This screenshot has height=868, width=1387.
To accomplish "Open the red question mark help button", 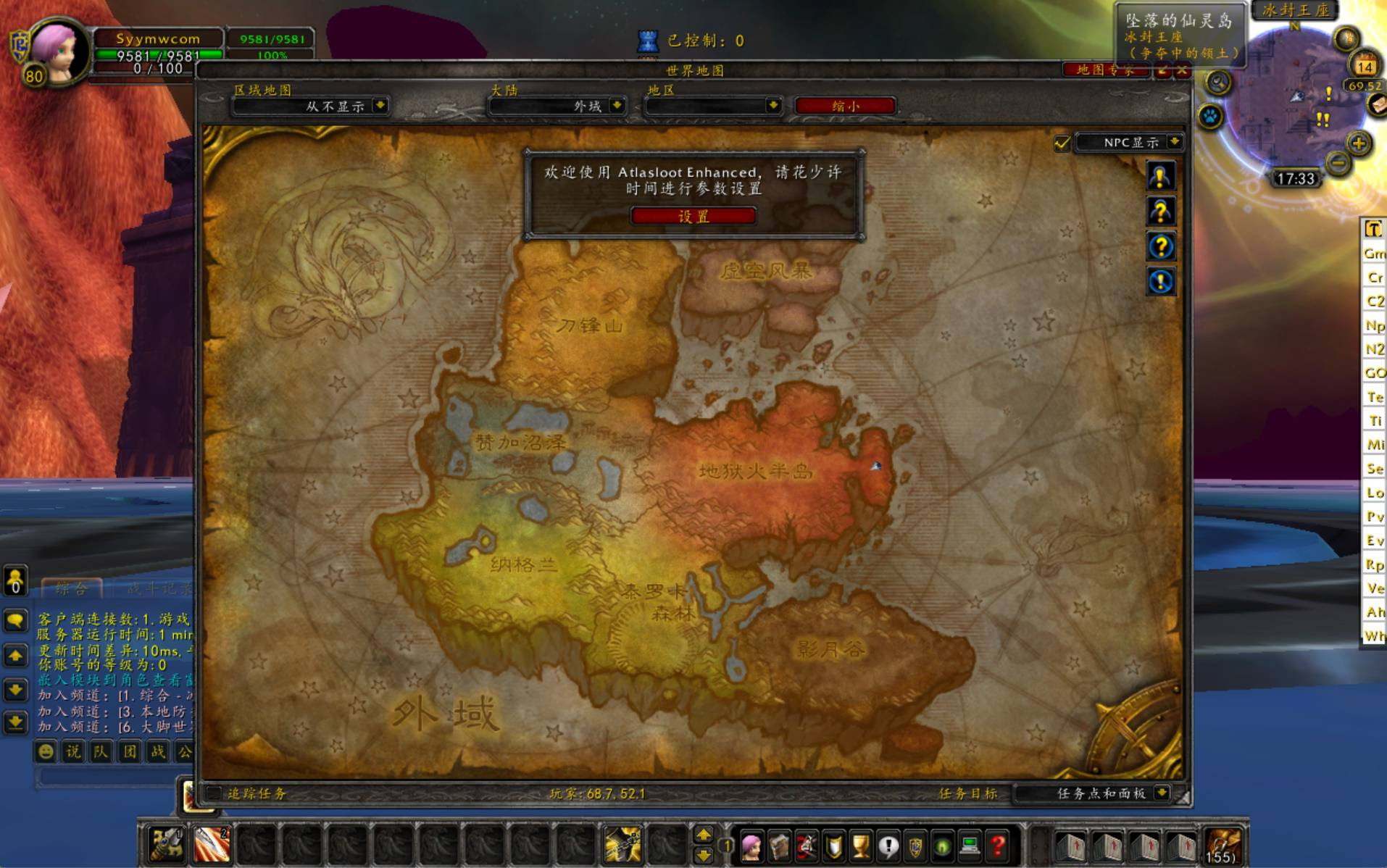I will [998, 846].
